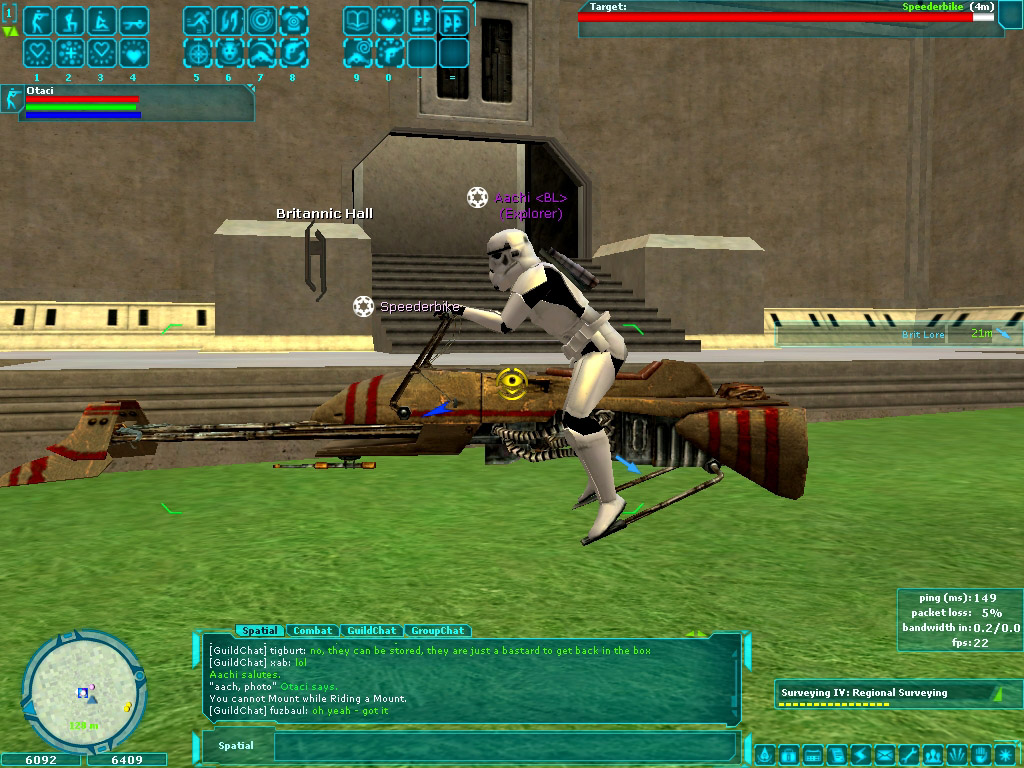The width and height of the screenshot is (1024, 768).
Task: Activate the standing rifle-aim toolbar ability
Action: [38, 21]
